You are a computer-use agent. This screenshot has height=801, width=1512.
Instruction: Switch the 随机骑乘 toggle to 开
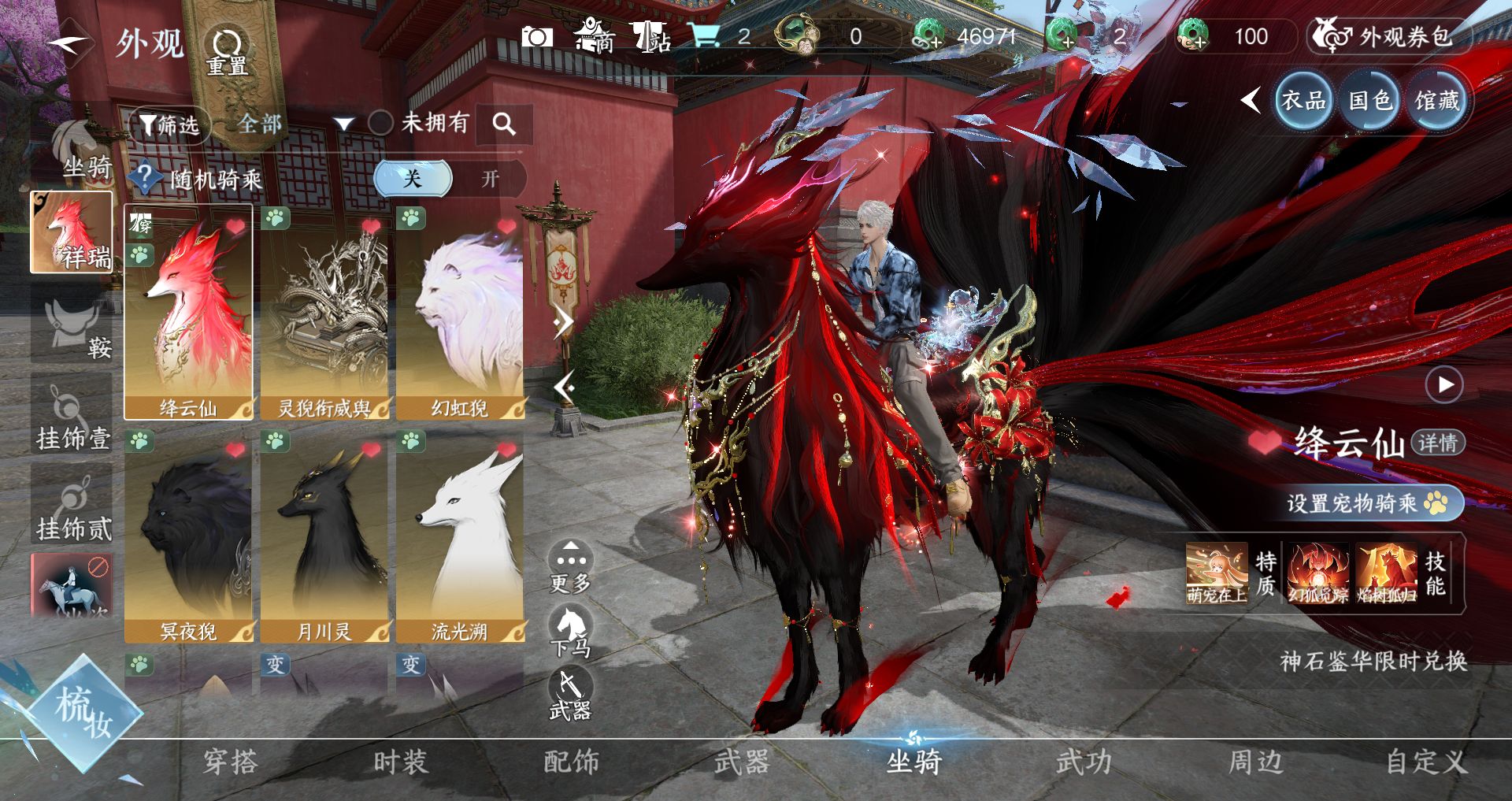490,179
